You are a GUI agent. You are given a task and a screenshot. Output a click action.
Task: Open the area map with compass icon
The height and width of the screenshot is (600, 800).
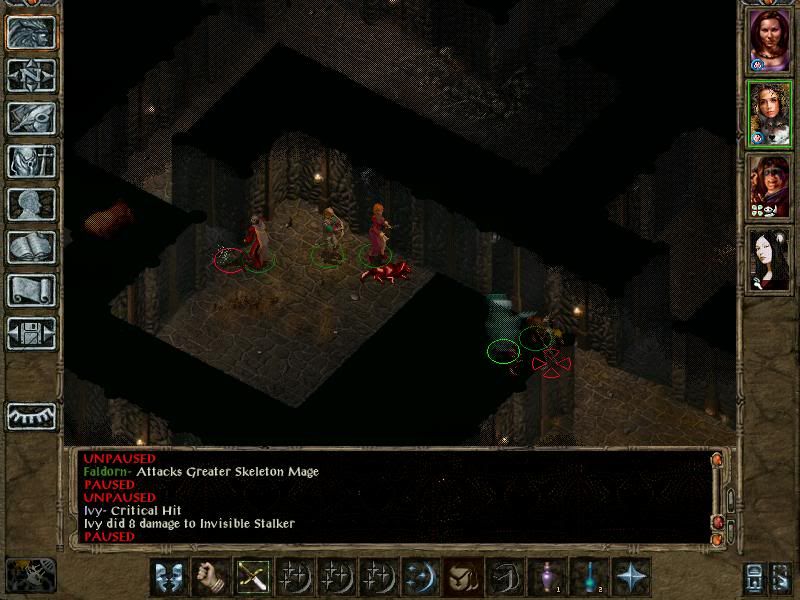(x=31, y=75)
